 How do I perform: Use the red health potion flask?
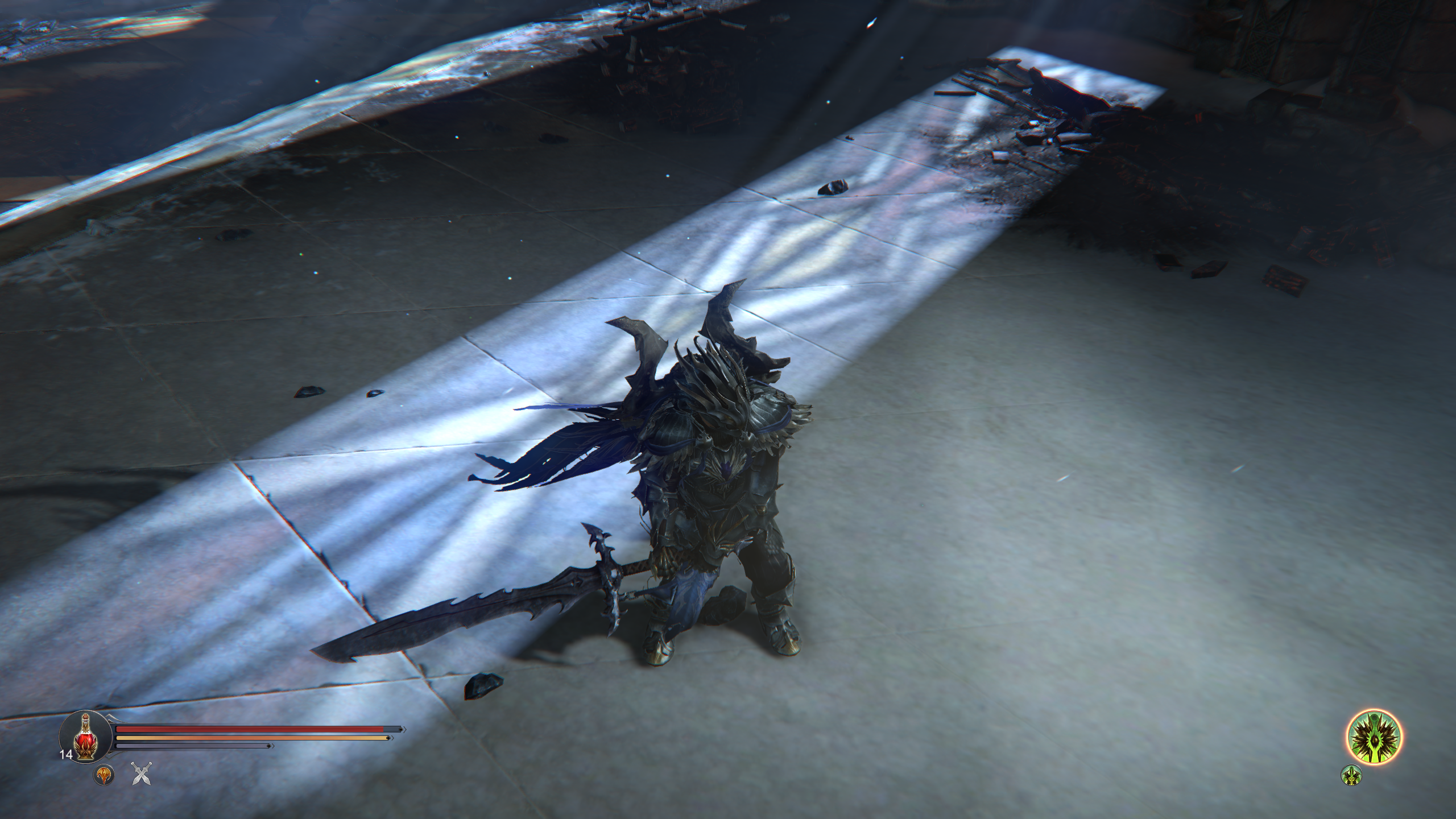pos(85,738)
